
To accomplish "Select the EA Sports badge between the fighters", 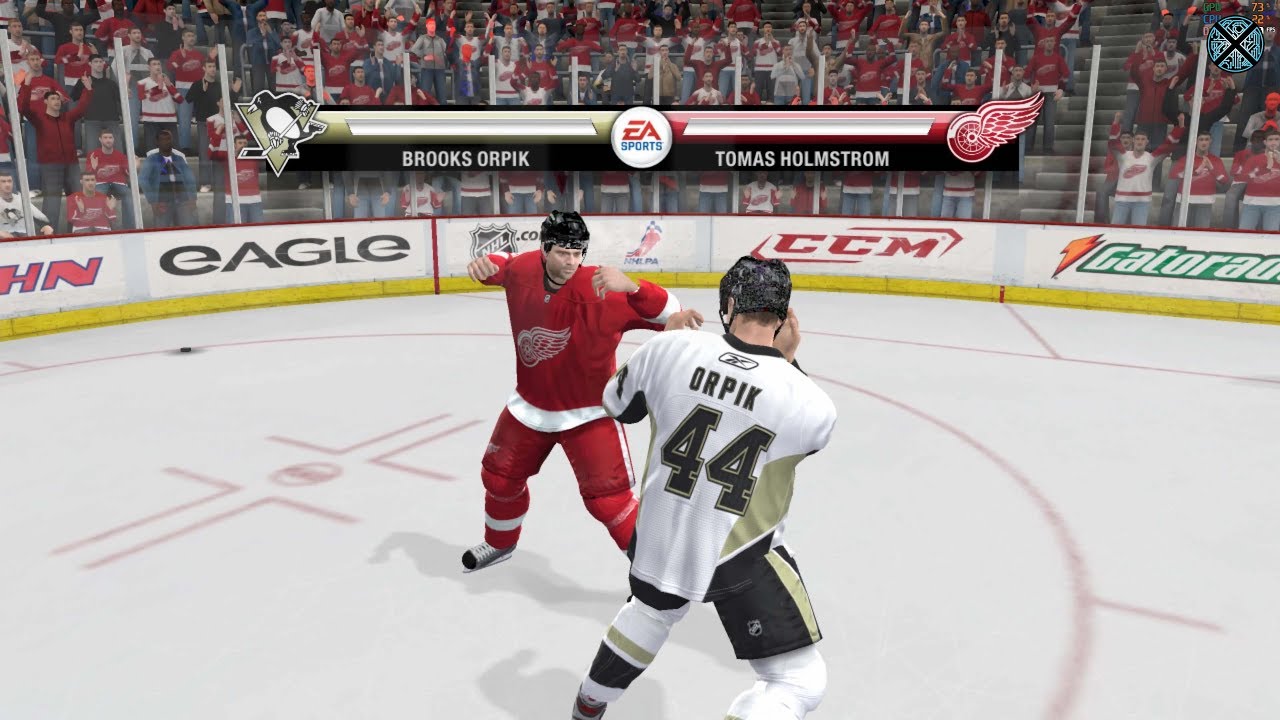I will 641,137.
